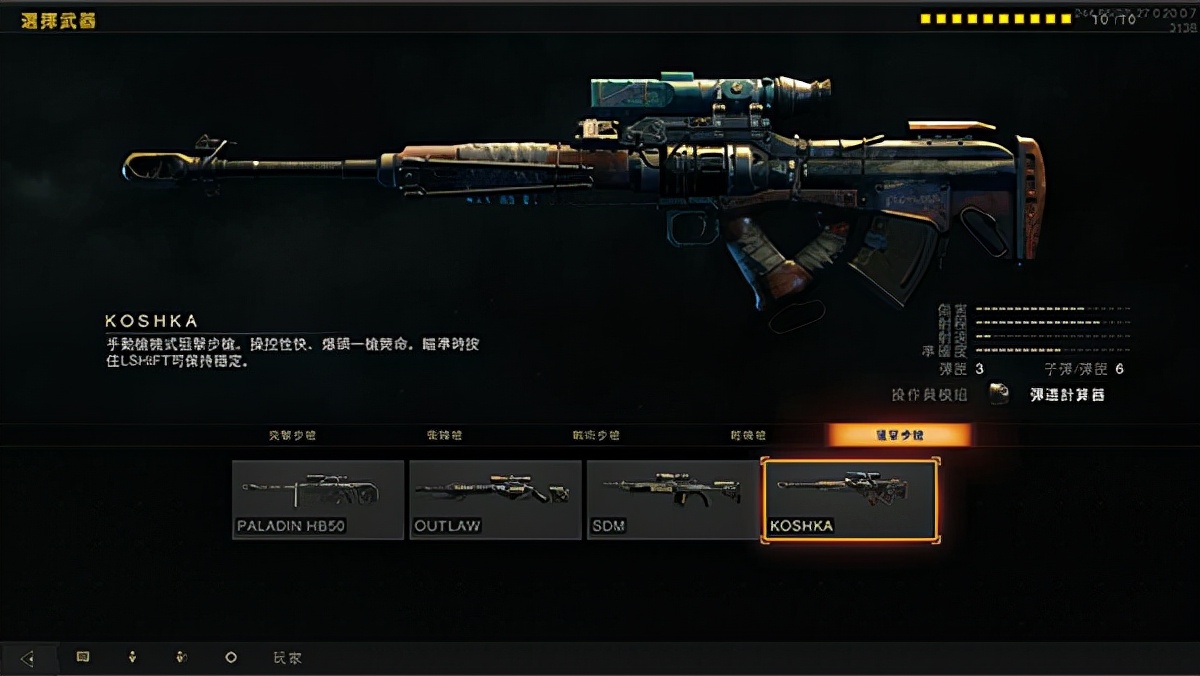Viewport: 1200px width, 676px height.
Task: Click the operator mod icon beside 彈道計算器
Action: (x=999, y=394)
